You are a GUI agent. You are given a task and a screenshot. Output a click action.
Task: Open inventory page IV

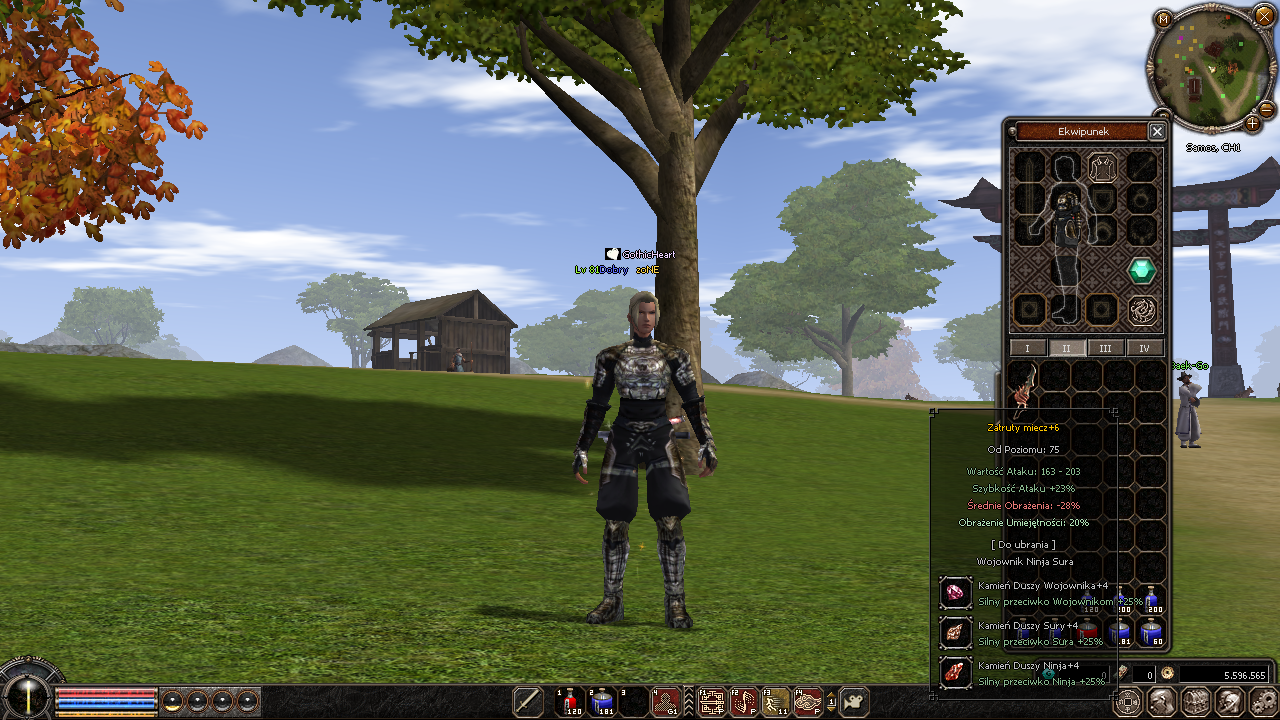(x=1145, y=348)
